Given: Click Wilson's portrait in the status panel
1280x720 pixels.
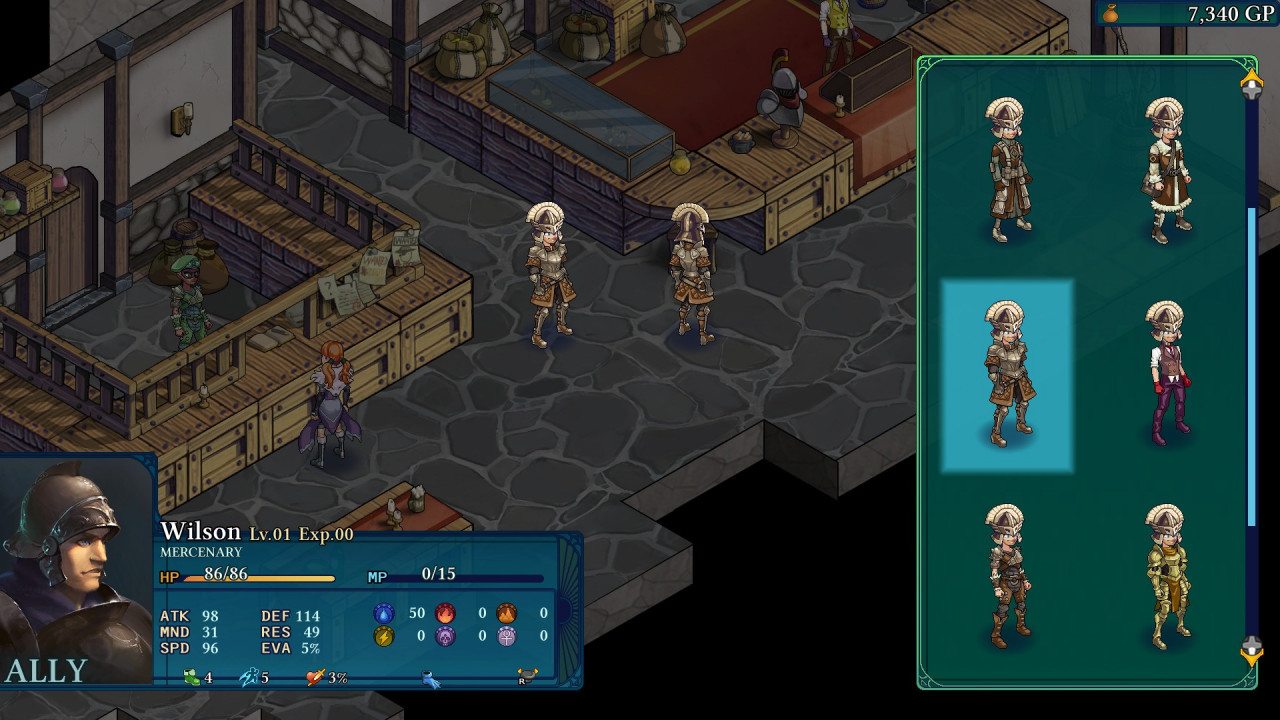Looking at the screenshot, I should click(76, 570).
